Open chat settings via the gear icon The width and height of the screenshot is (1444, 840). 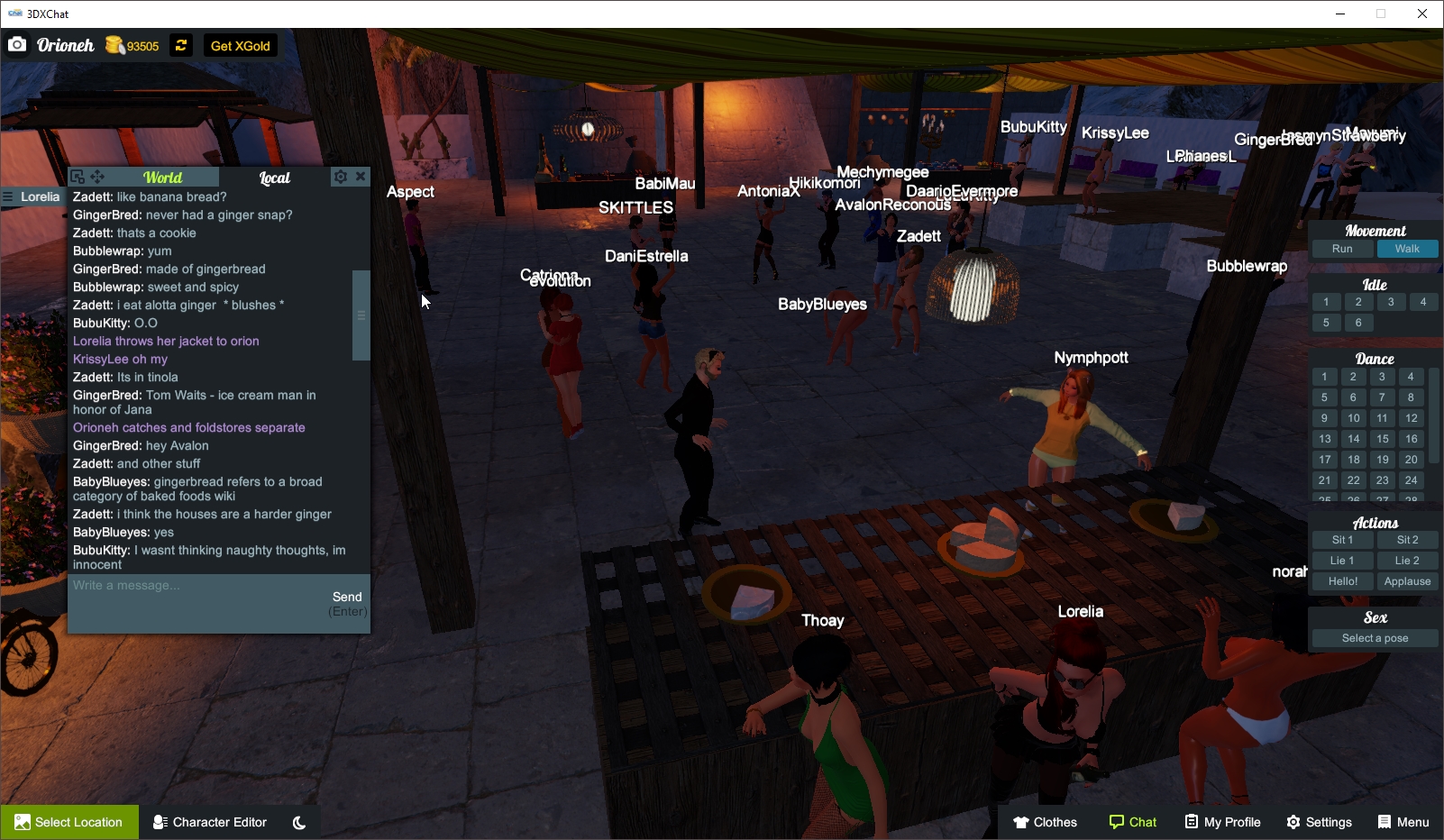[341, 177]
